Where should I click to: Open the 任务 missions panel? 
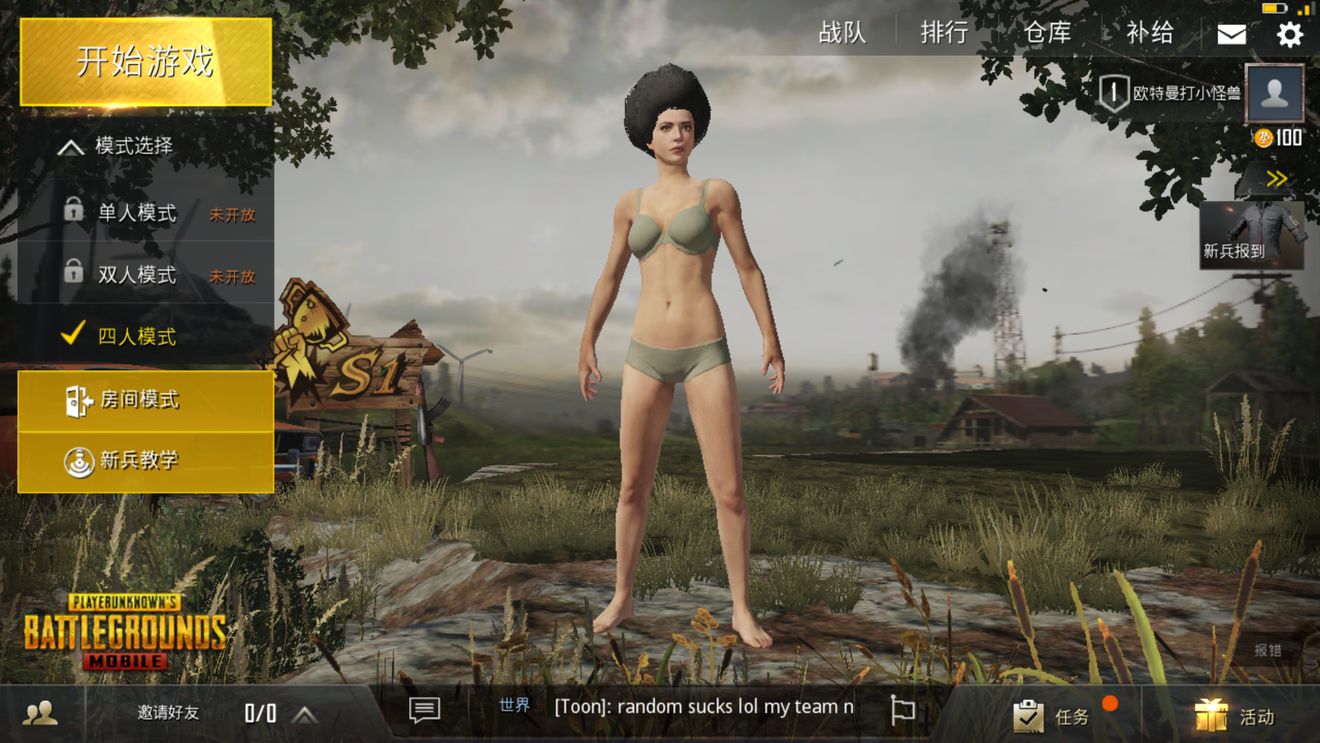[1055, 716]
